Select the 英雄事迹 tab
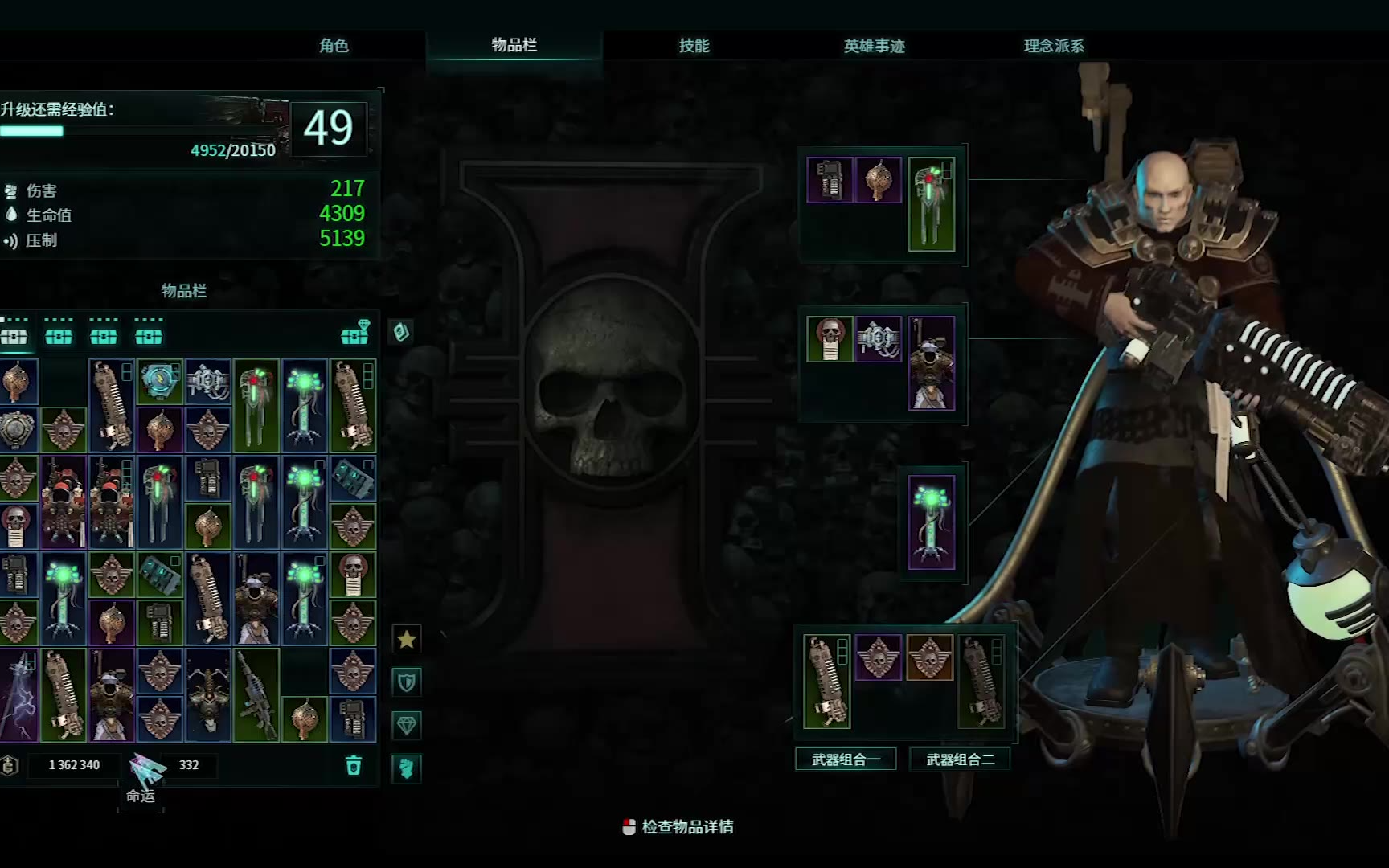The width and height of the screenshot is (1389, 868). coord(874,46)
